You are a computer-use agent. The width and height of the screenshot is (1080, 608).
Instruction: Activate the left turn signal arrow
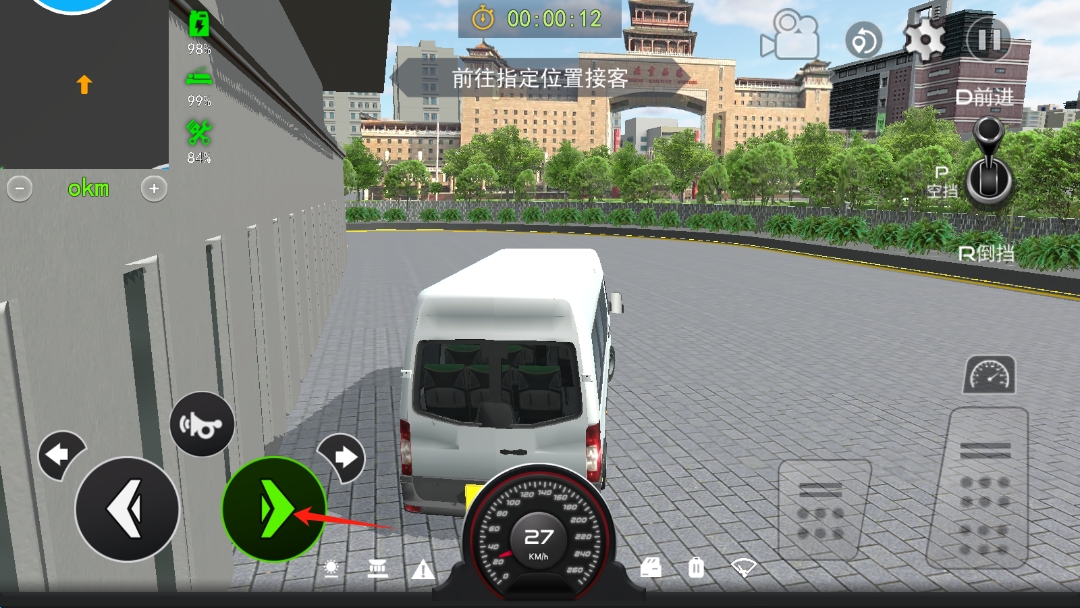click(x=60, y=456)
